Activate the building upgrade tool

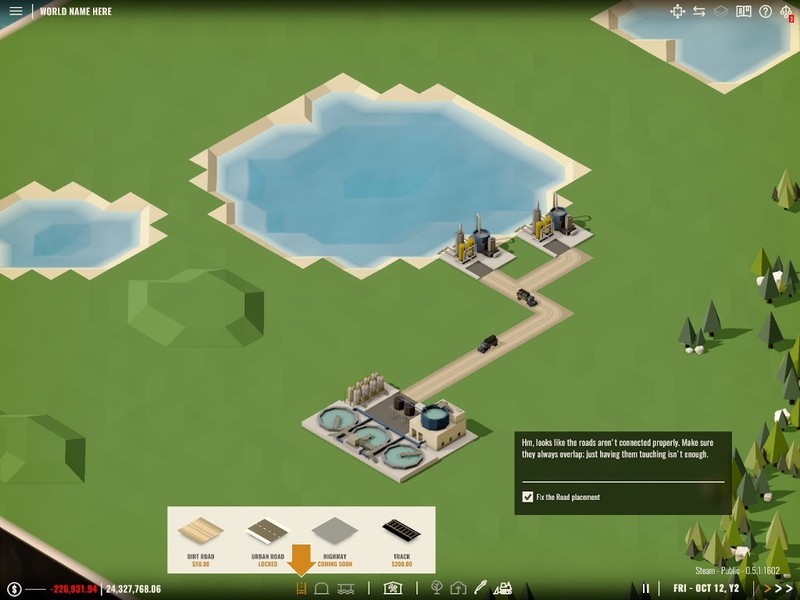point(458,589)
